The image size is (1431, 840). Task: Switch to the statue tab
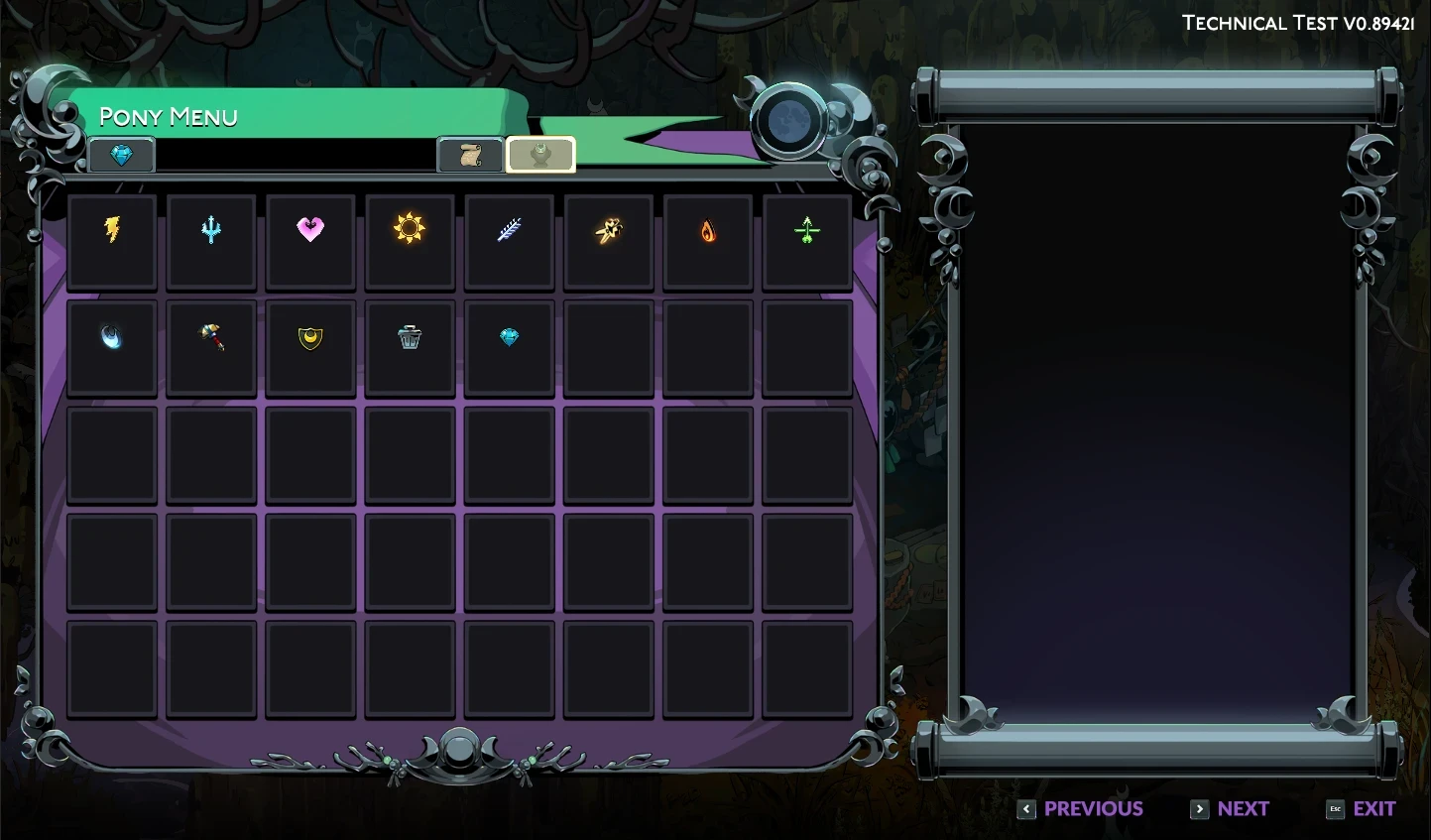[540, 155]
